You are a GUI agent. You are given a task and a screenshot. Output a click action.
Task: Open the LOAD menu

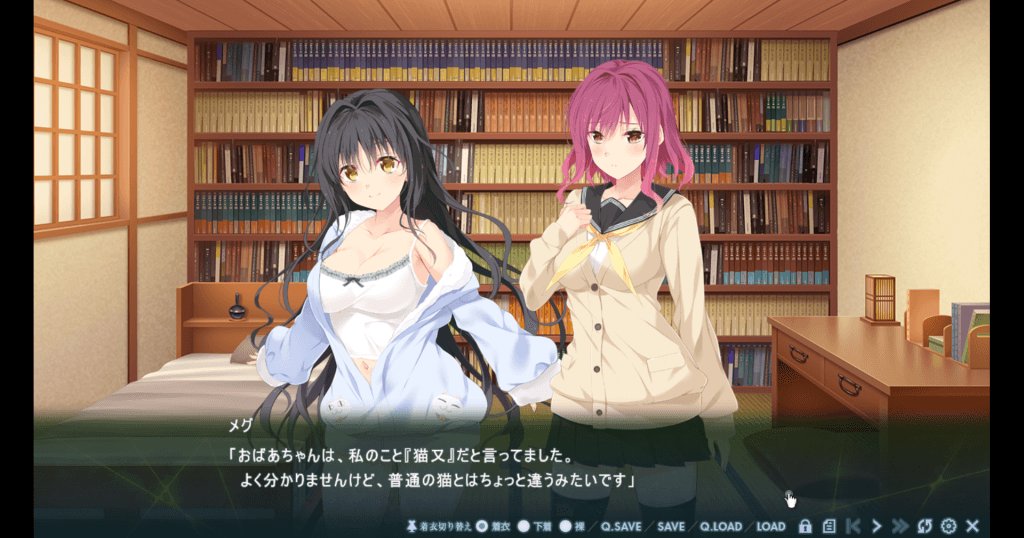click(770, 526)
